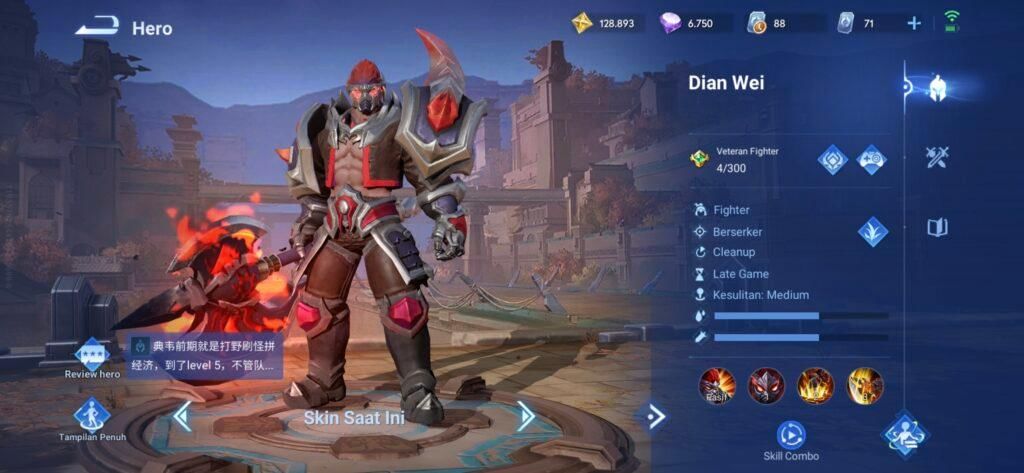The image size is (1024, 473).
Task: Select the third fiery skill icon
Action: pos(815,385)
